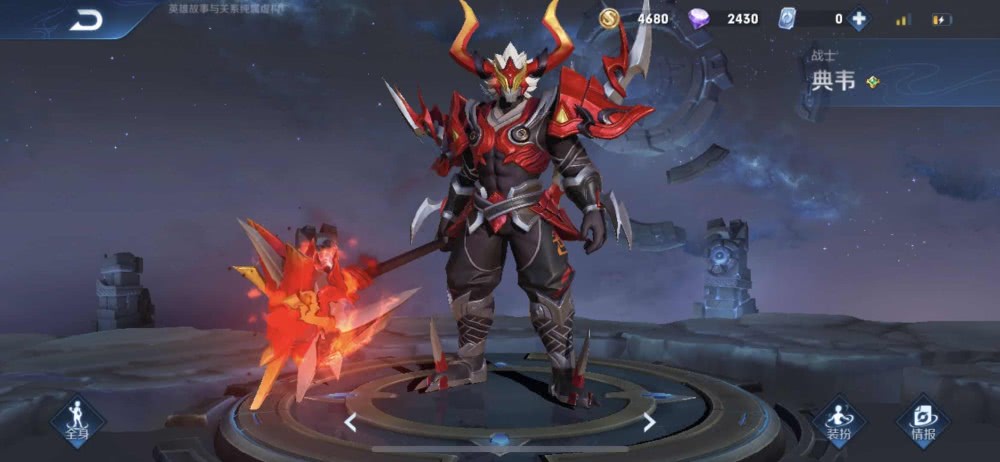1000x462 pixels.
Task: Add more tickets with the plus button
Action: 858,19
